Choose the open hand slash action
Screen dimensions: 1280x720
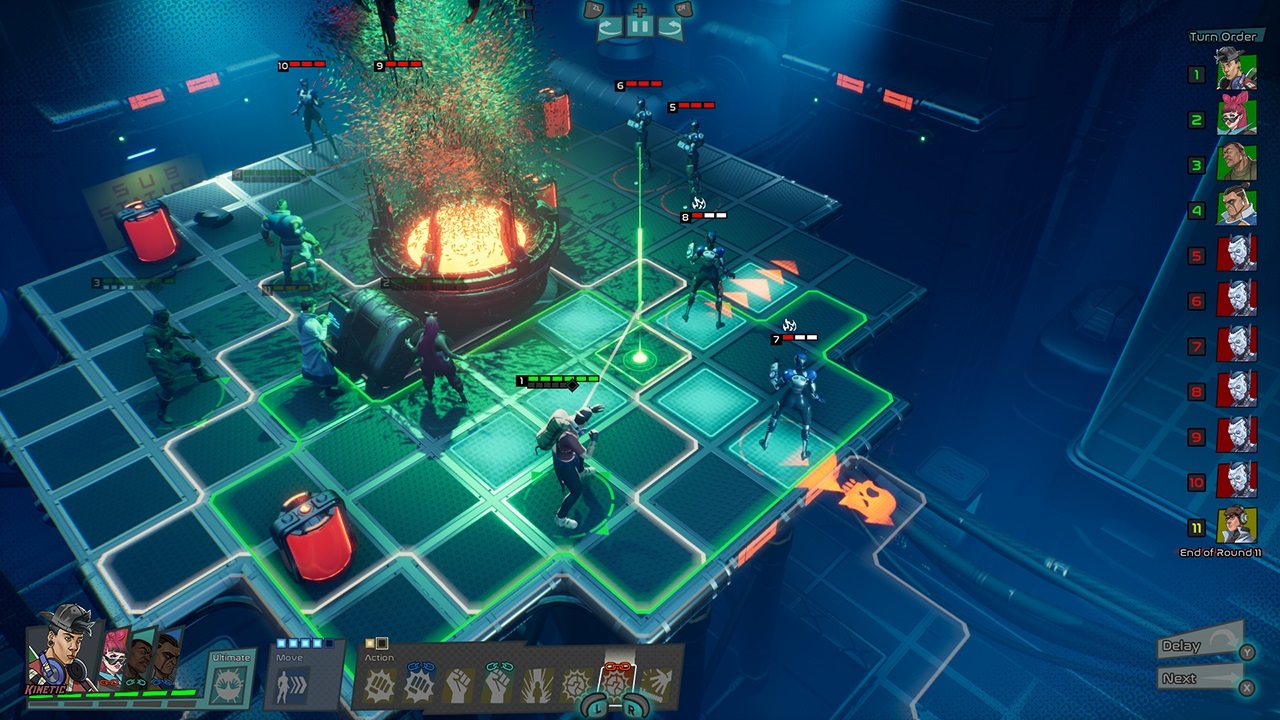pos(656,685)
